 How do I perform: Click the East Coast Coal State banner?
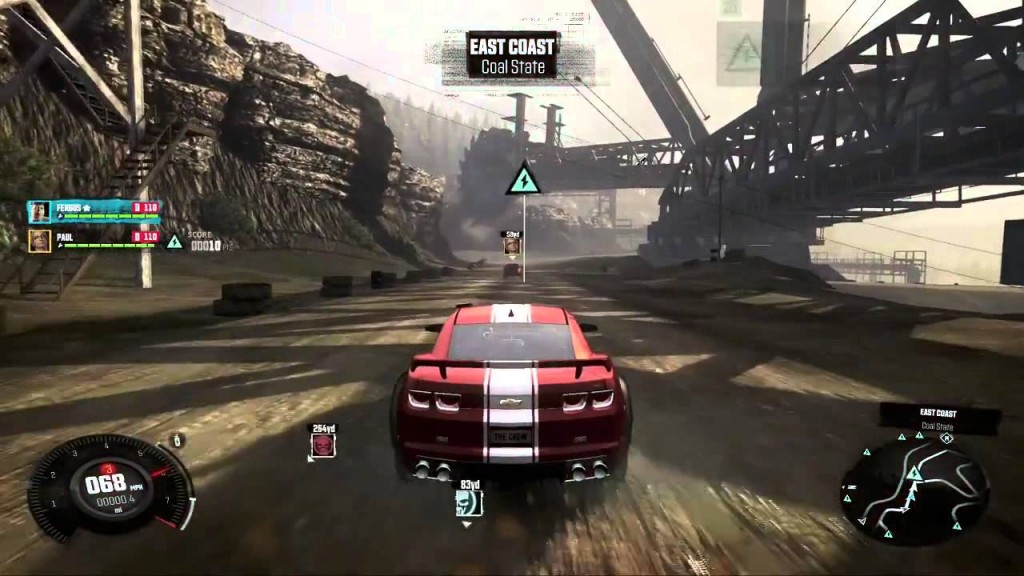click(513, 55)
